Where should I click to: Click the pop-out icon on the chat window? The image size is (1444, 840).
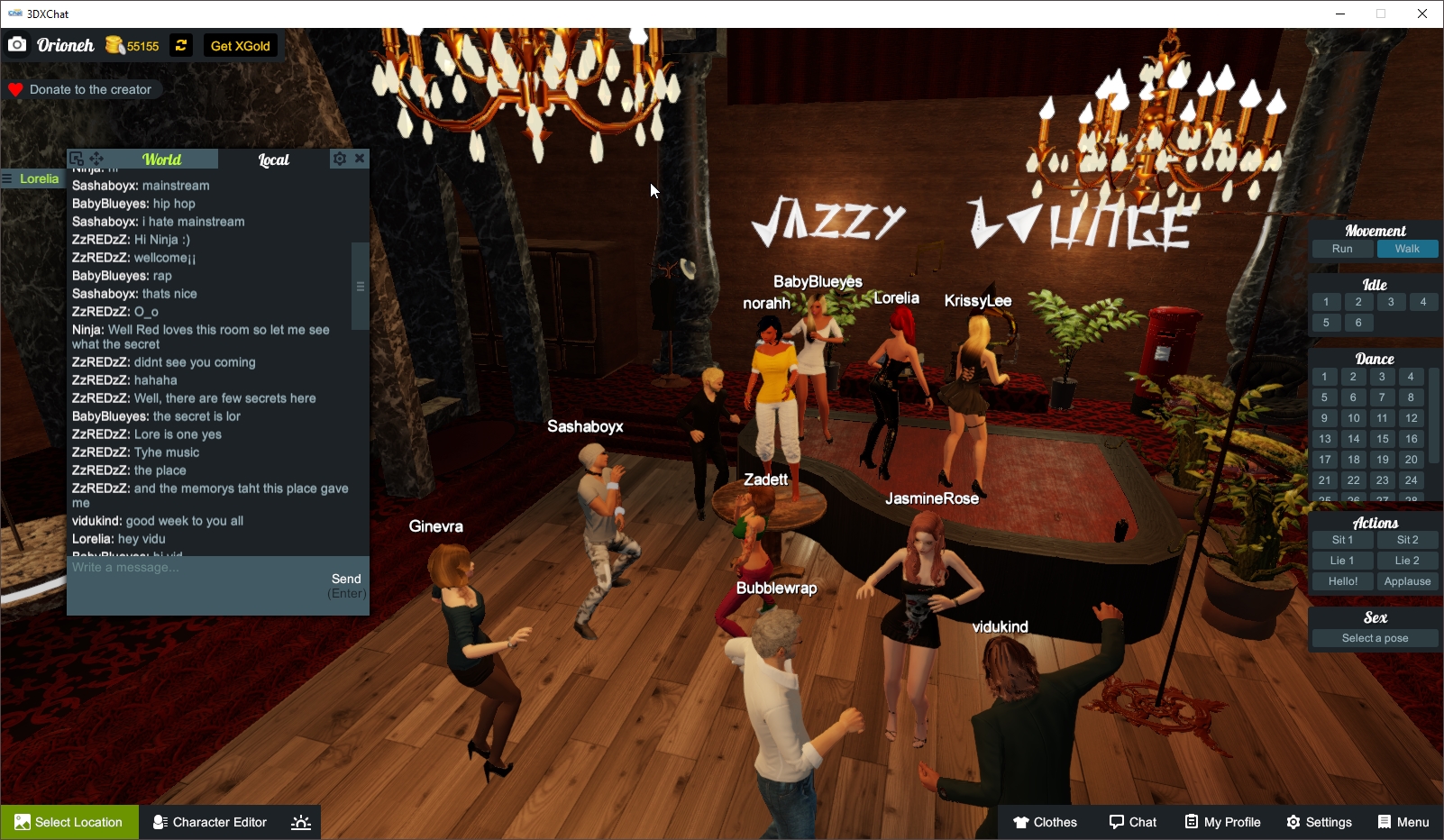[x=76, y=158]
